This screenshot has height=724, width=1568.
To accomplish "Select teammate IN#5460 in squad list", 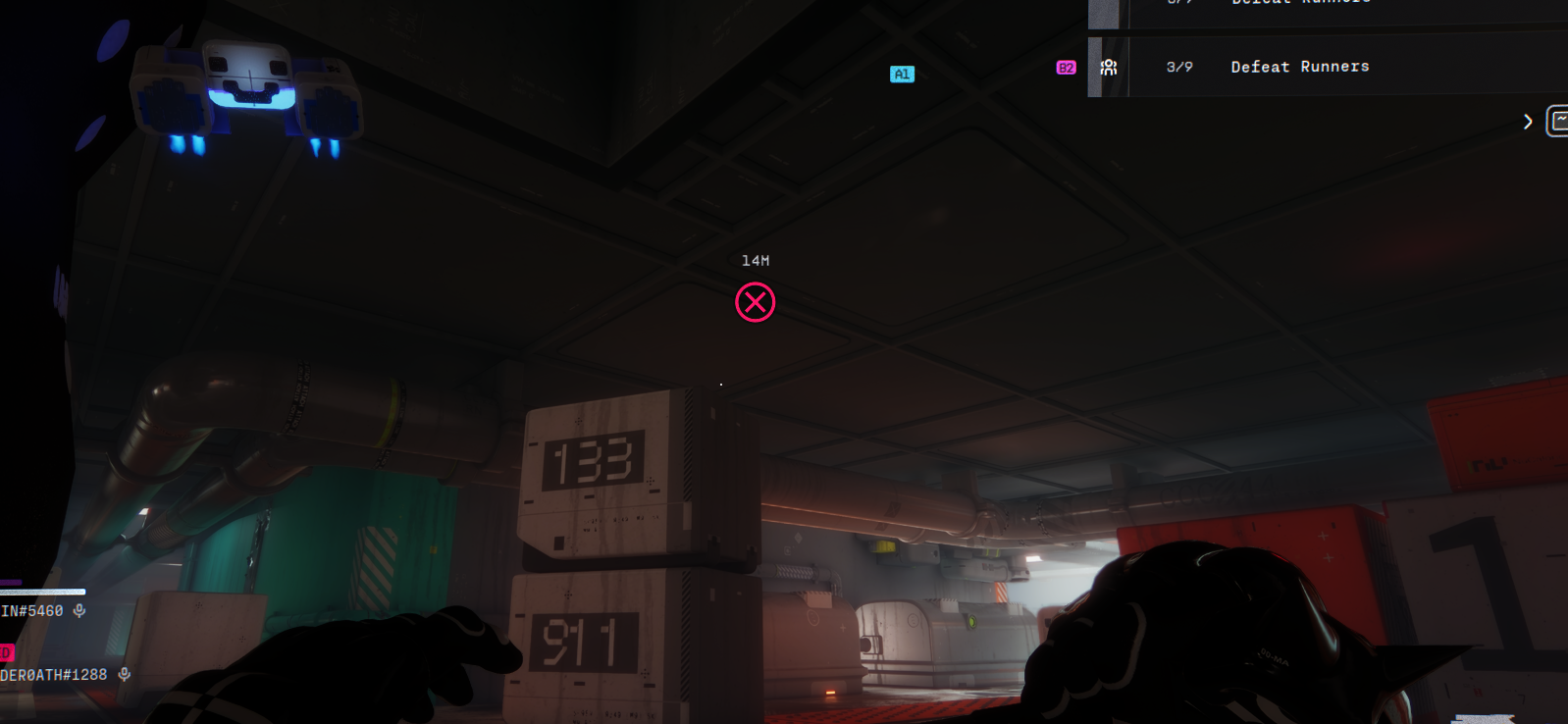I will 31,611.
